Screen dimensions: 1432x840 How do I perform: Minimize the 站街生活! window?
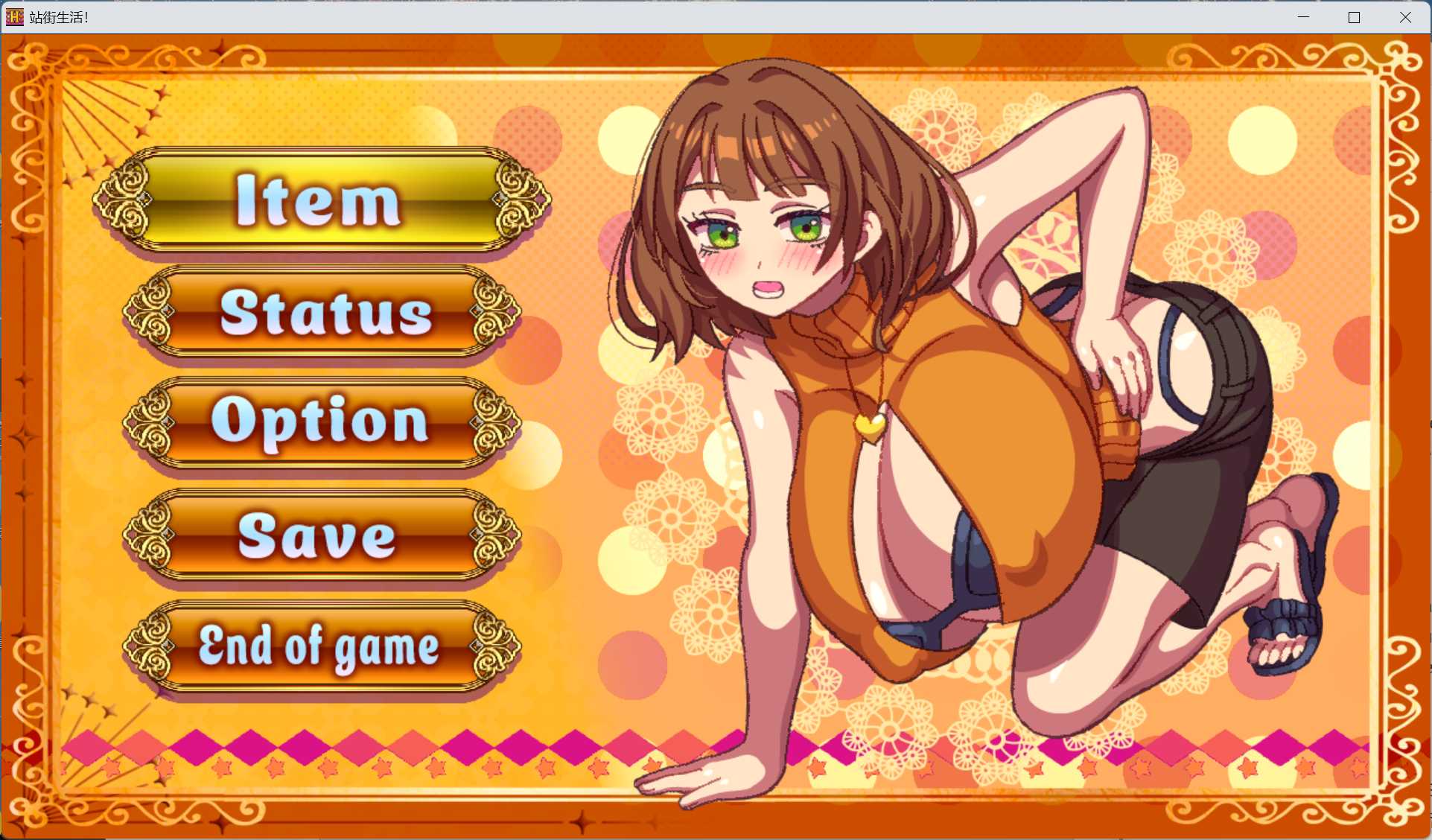coord(1303,16)
